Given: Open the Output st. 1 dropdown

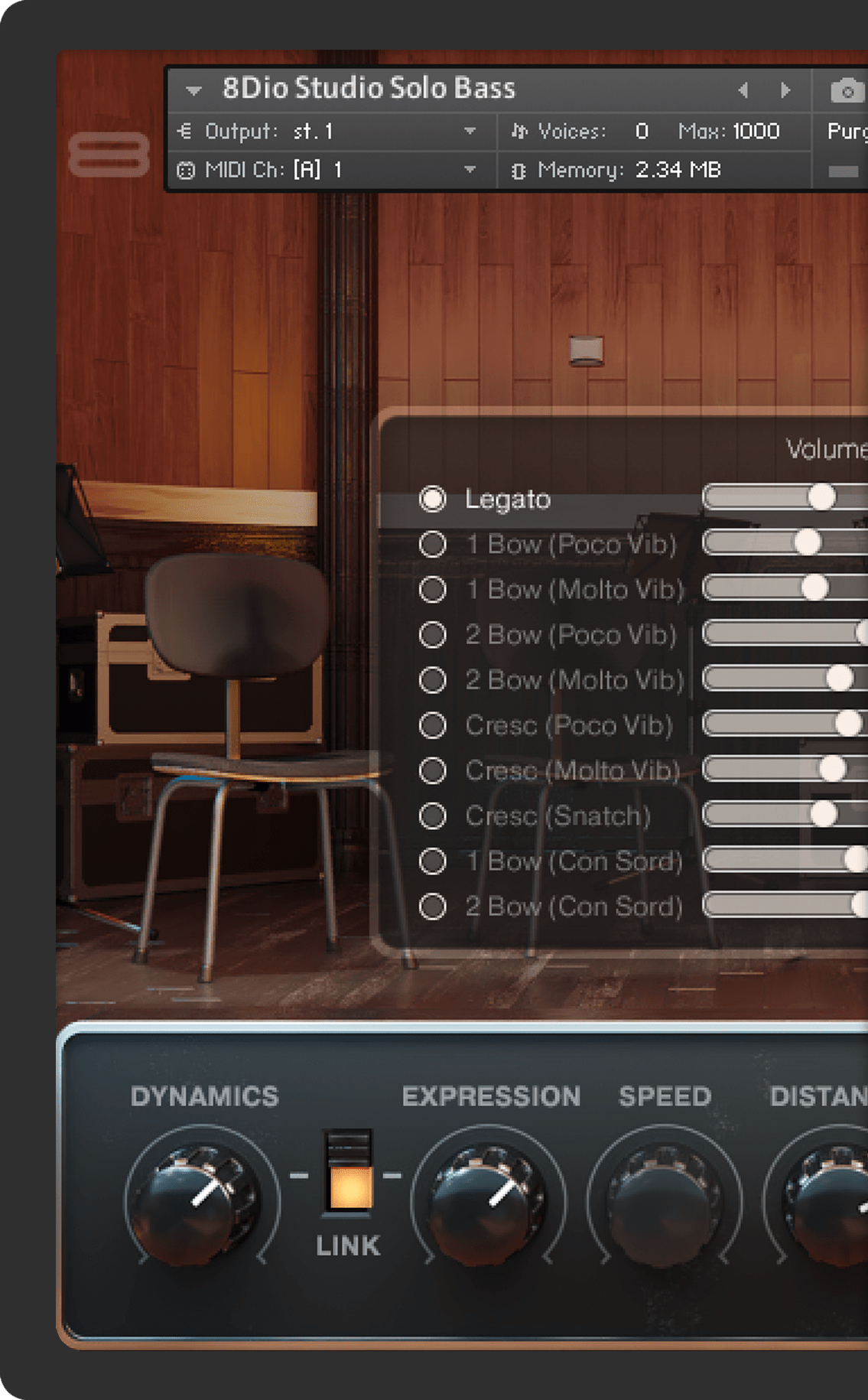Looking at the screenshot, I should tap(470, 132).
